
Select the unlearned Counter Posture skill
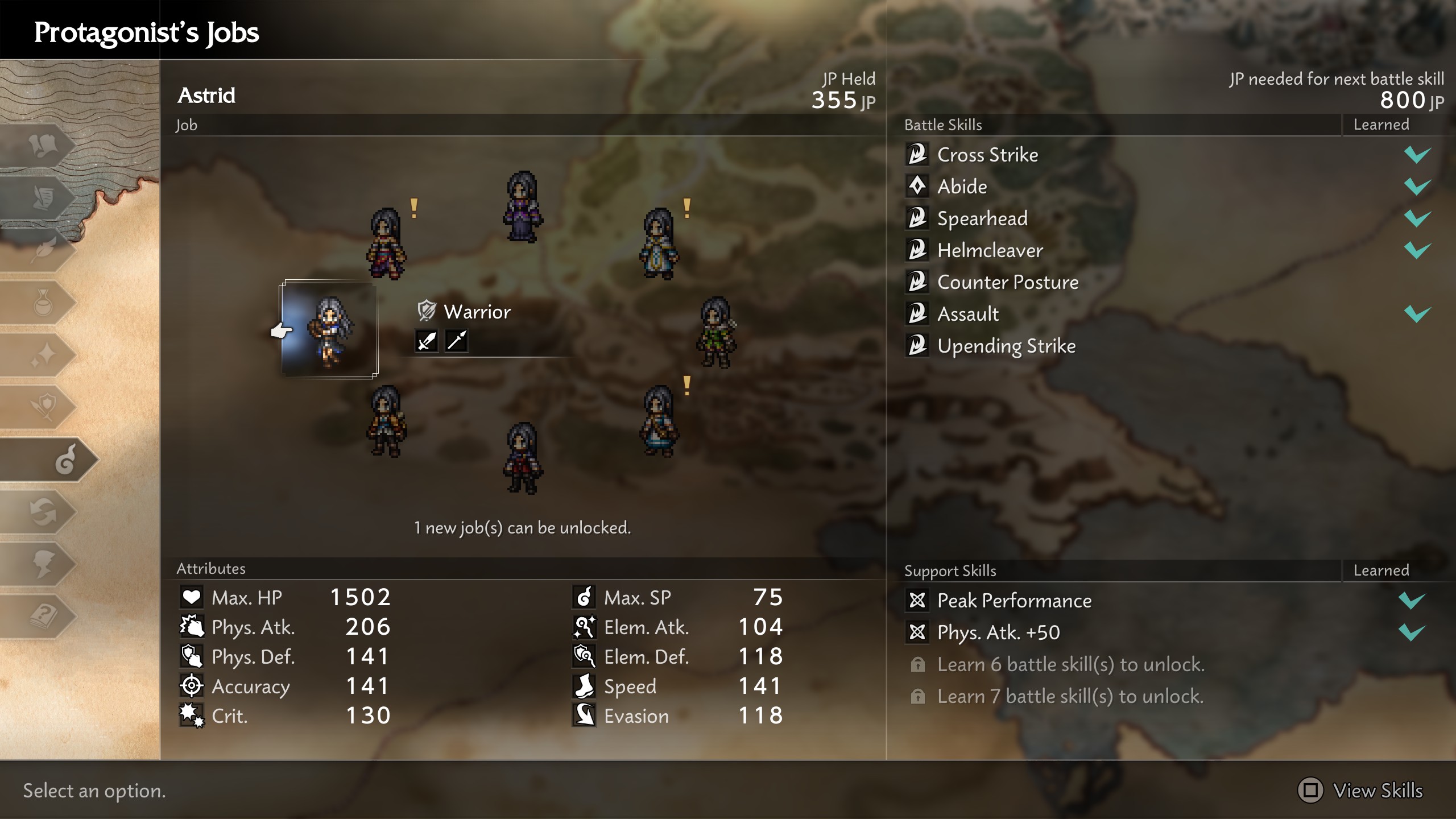[x=1007, y=282]
